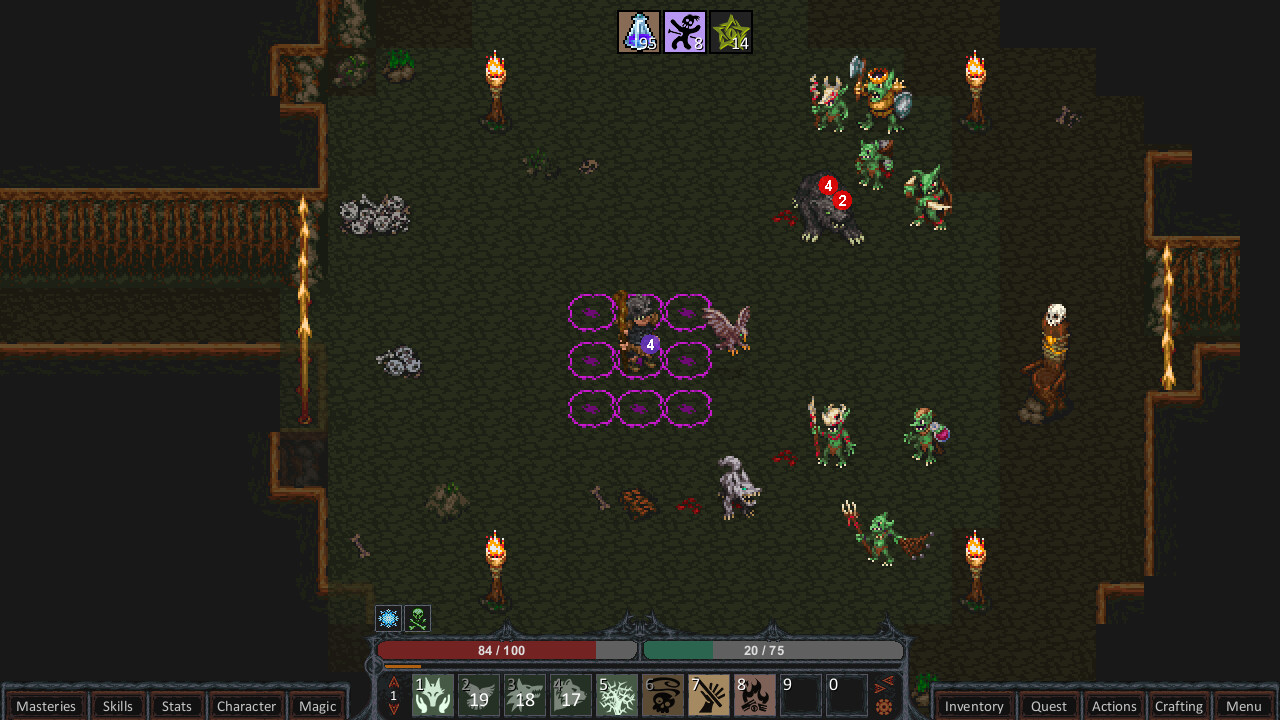Screen dimensions: 1280x720
Task: Trigger the skull curse ability in slot 6
Action: pos(662,693)
